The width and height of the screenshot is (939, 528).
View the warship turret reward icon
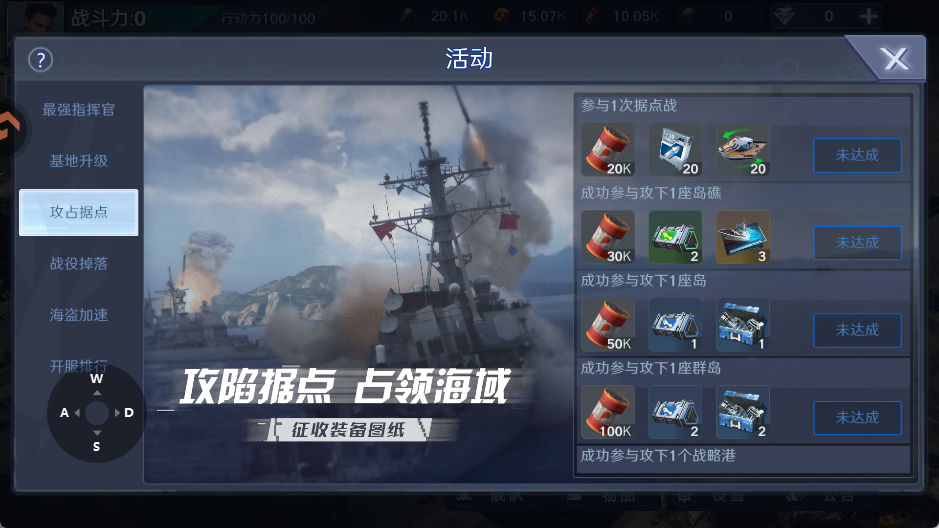pos(742,149)
